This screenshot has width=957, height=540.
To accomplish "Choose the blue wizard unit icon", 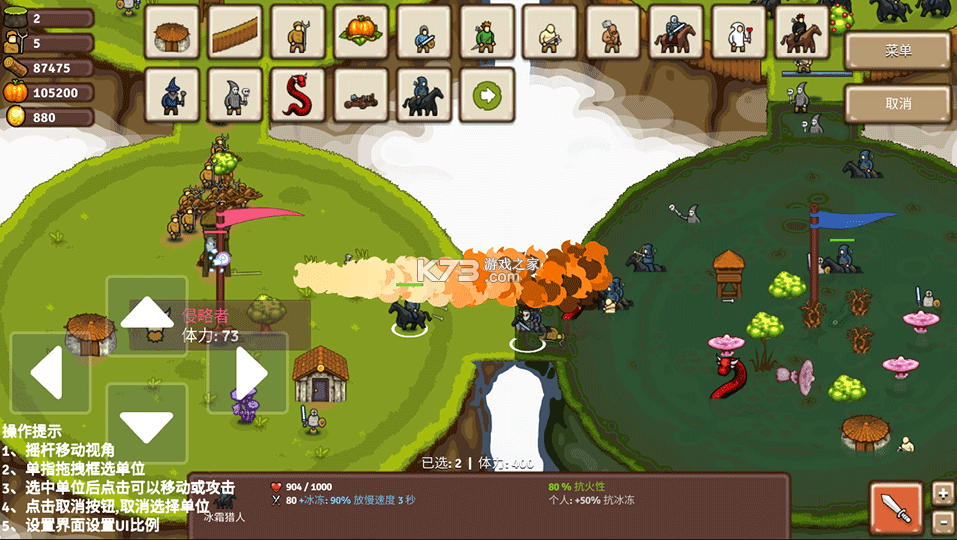I will coord(172,95).
